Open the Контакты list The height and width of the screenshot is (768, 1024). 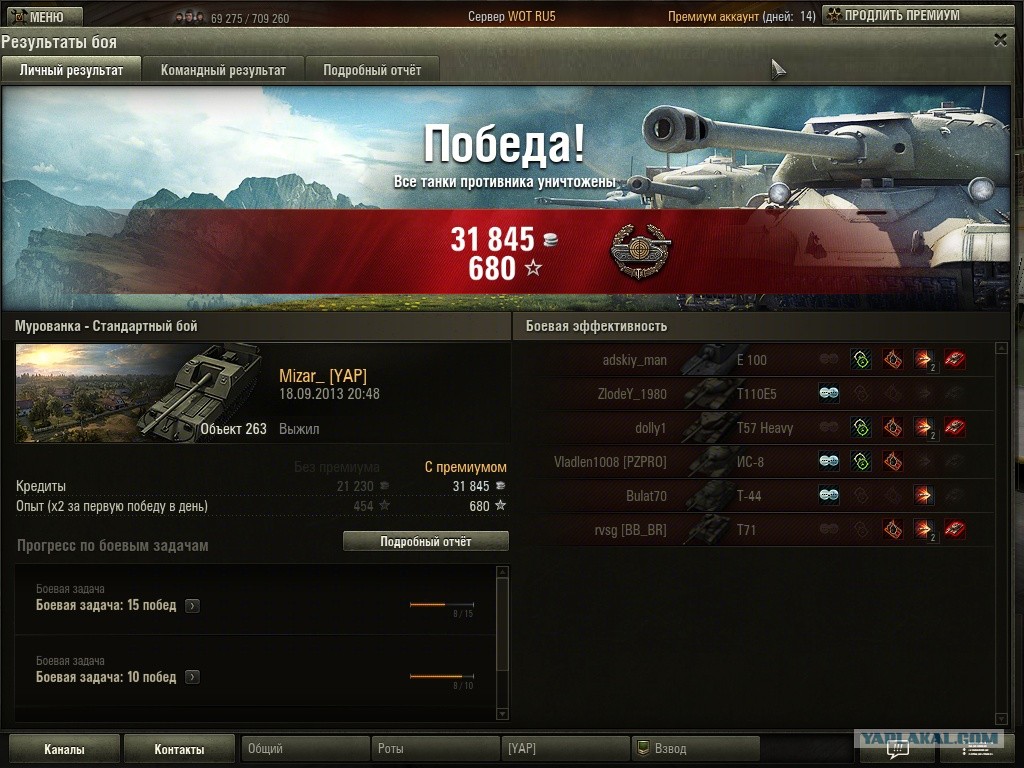coord(179,749)
